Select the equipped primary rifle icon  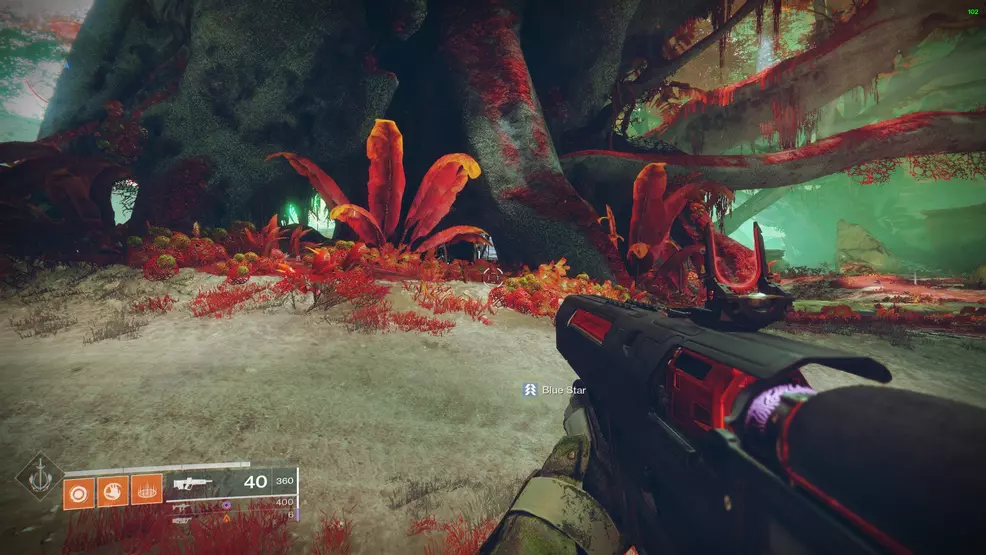pyautogui.click(x=190, y=483)
